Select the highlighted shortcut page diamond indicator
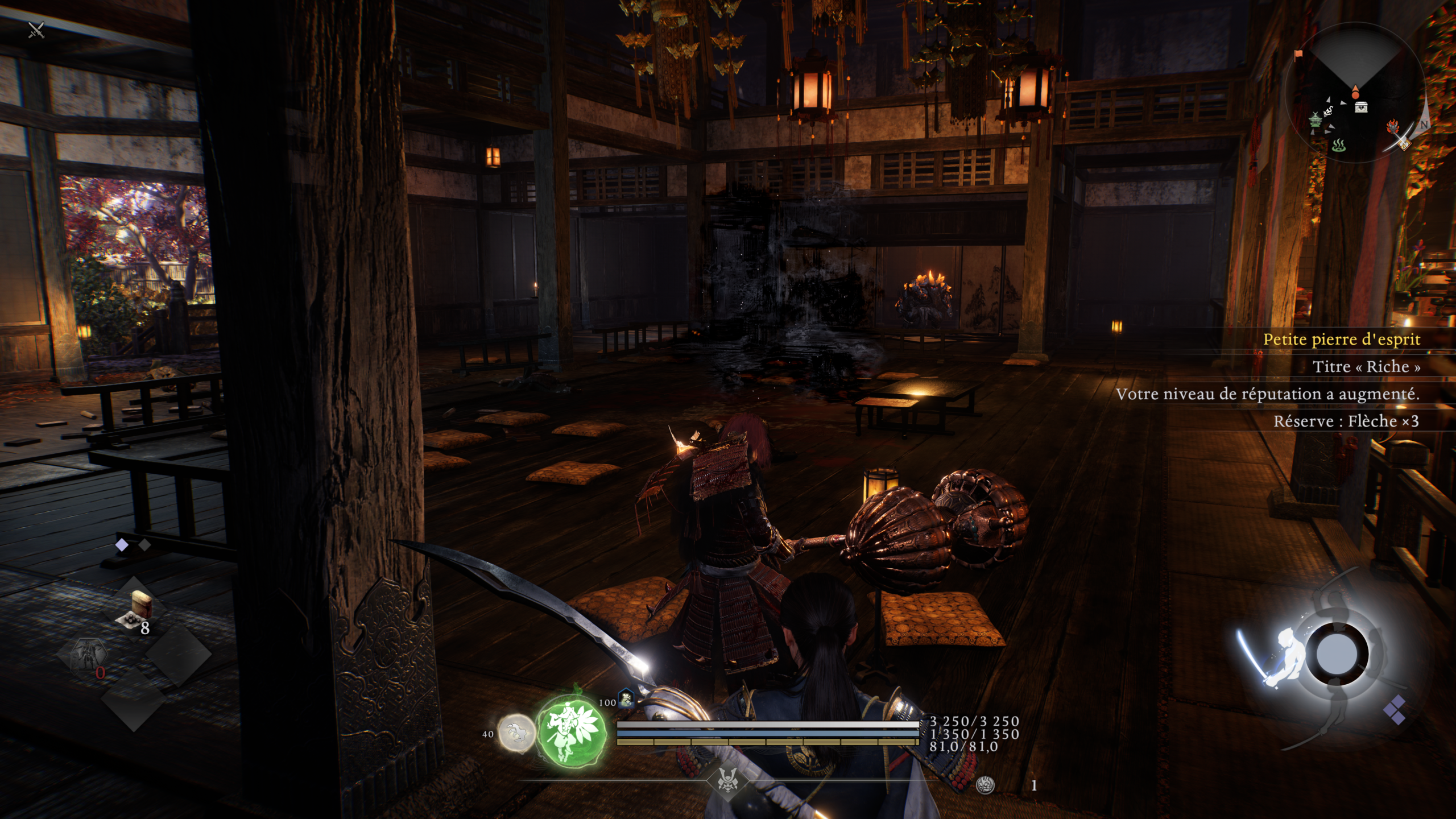 [122, 545]
